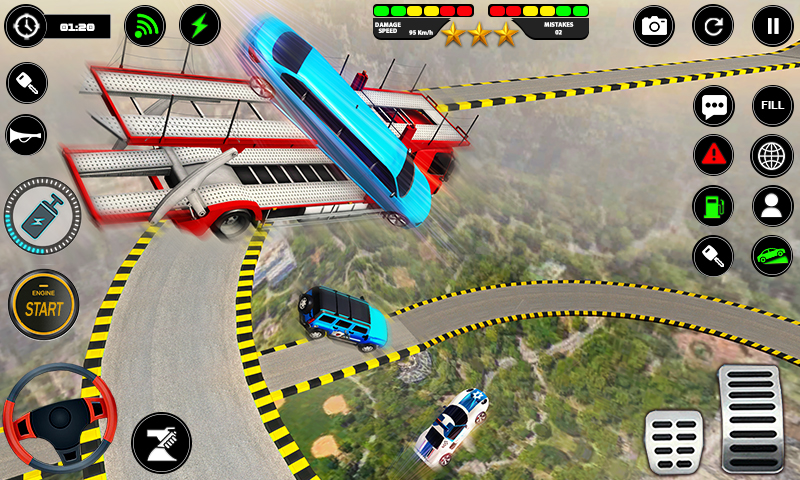Toggle the seatbelt icon button
The image size is (800, 480).
coord(161,441)
